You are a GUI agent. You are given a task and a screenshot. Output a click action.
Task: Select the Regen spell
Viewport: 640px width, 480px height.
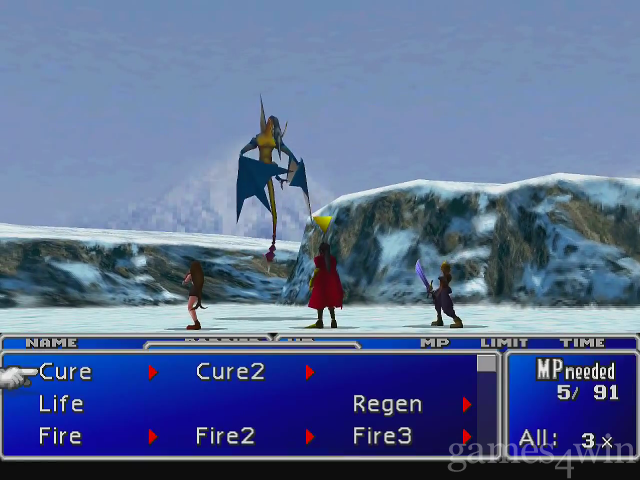point(387,404)
